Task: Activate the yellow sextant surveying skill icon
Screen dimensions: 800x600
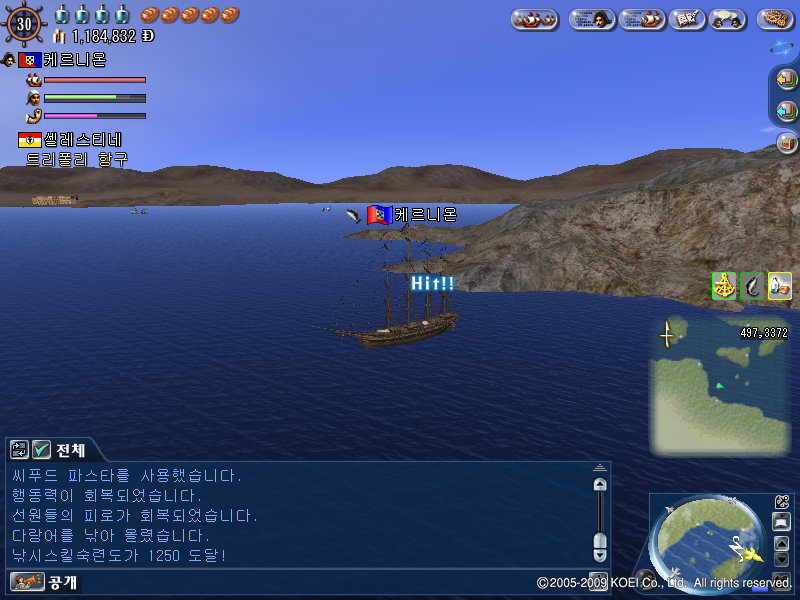Action: pos(724,286)
